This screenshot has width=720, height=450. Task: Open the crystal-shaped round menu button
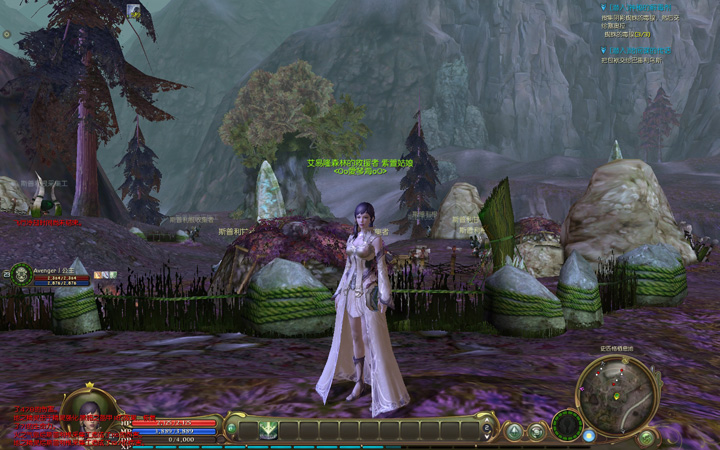click(513, 432)
